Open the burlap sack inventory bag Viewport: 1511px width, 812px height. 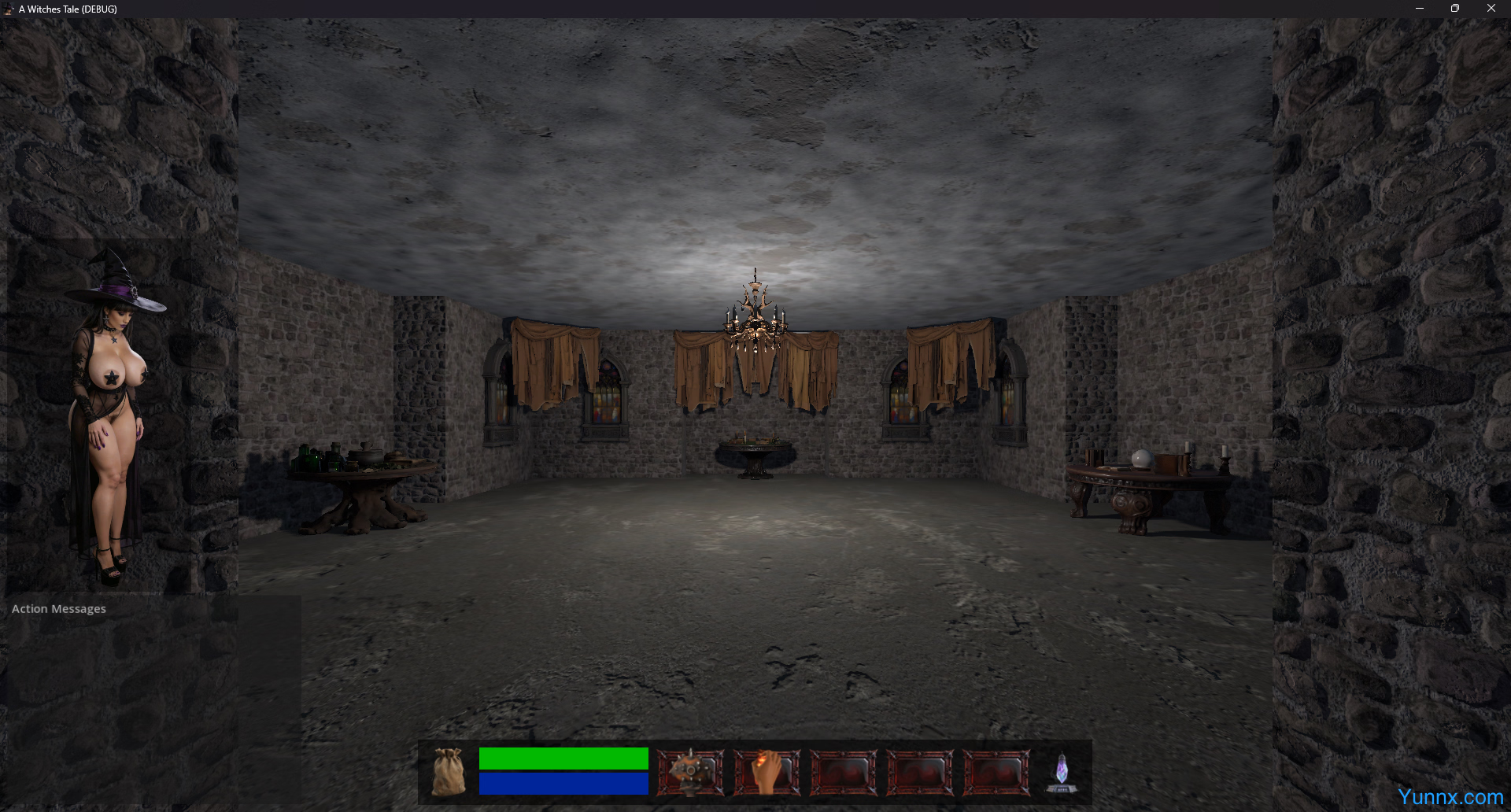click(449, 772)
